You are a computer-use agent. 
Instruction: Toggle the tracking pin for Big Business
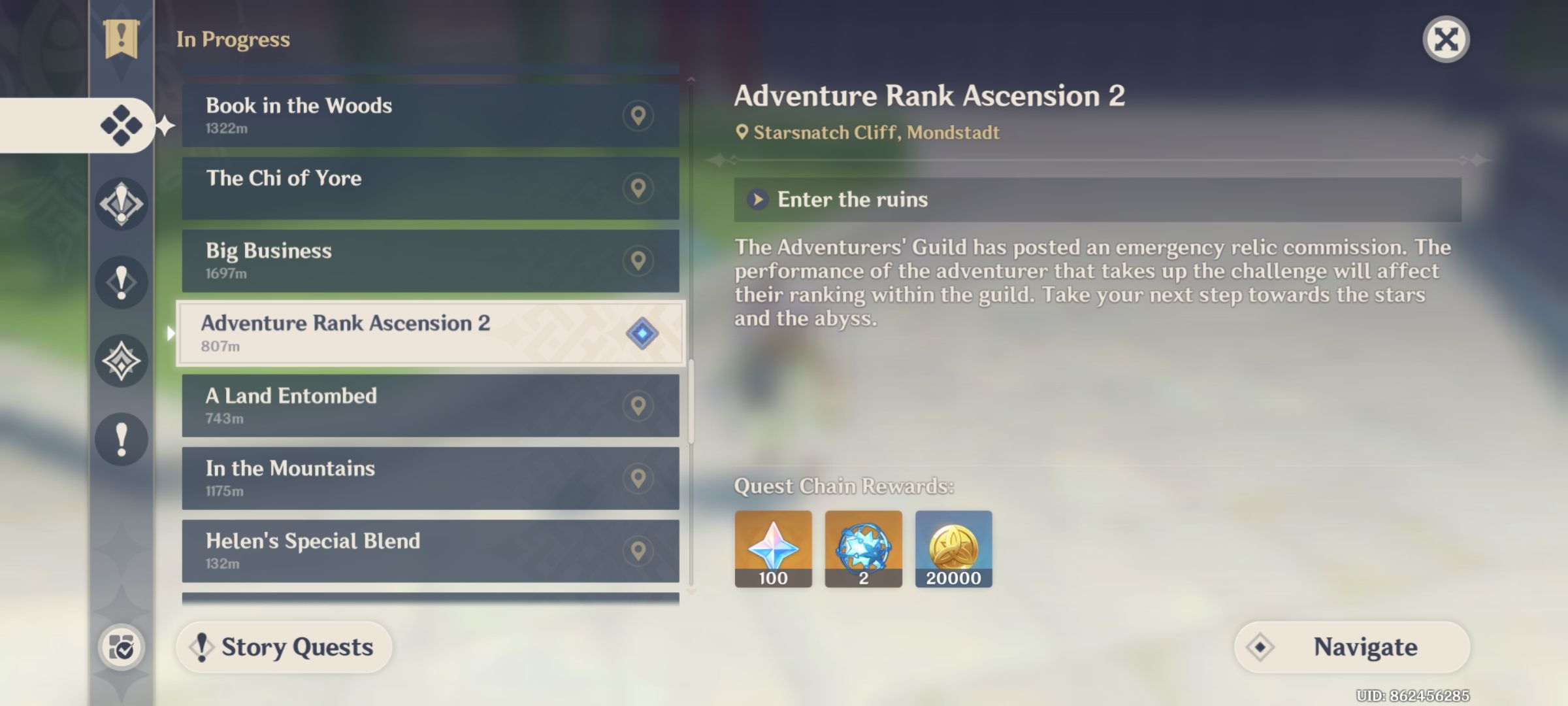point(639,260)
